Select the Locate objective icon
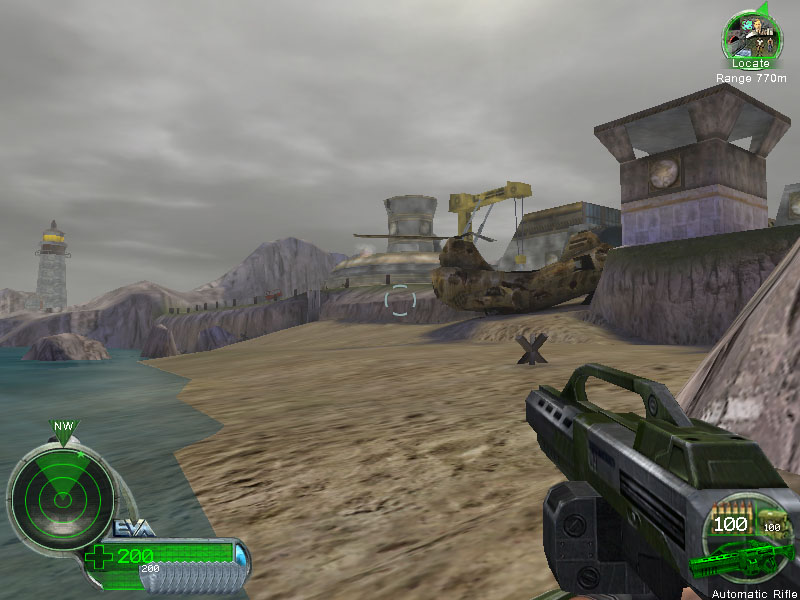The width and height of the screenshot is (800, 600). (750, 36)
